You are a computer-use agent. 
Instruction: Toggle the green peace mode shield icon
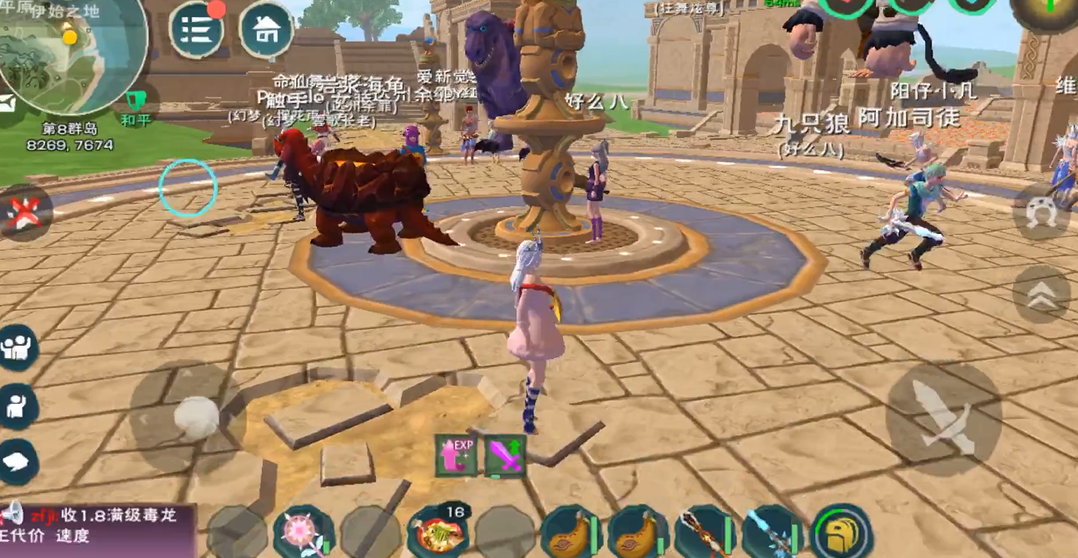tap(135, 100)
